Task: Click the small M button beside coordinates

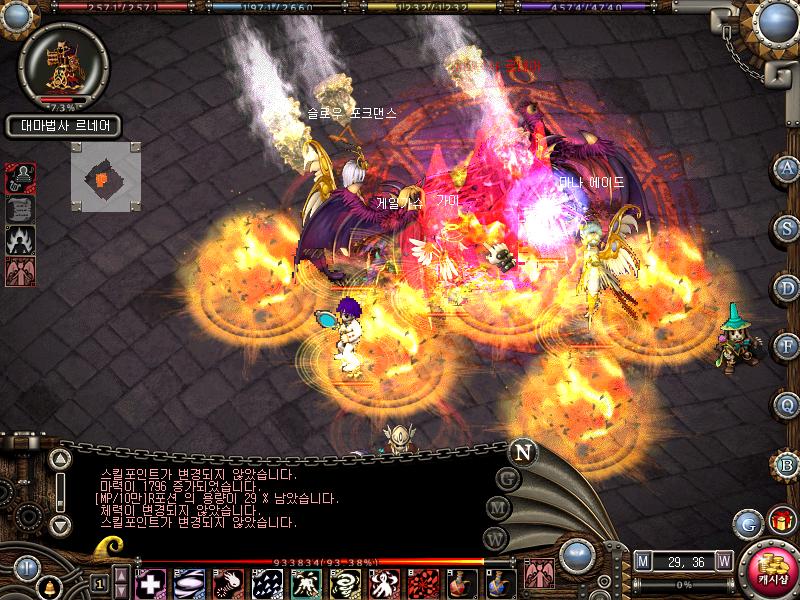Action: [643, 562]
